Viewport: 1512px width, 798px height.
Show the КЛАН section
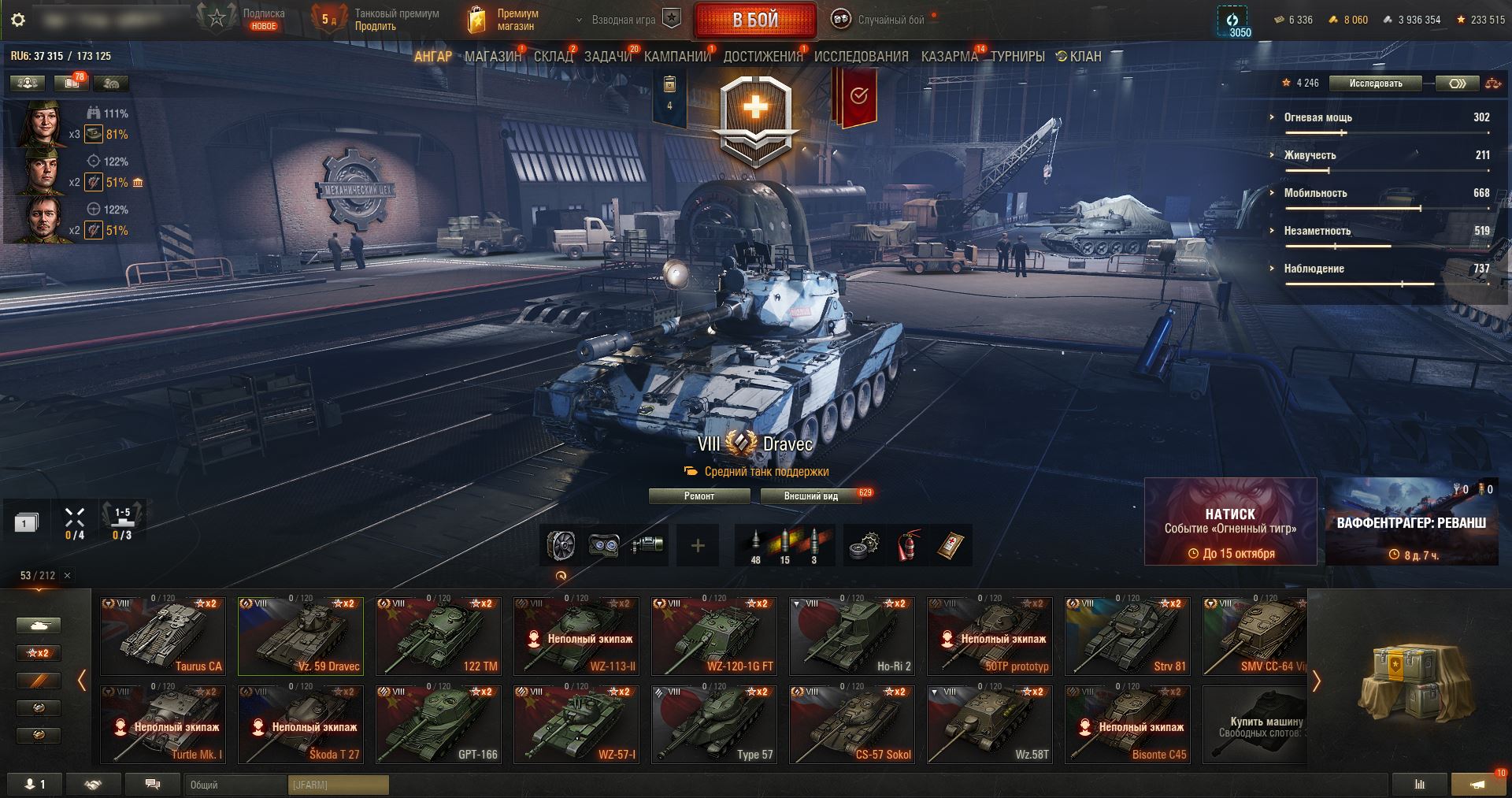point(1079,57)
